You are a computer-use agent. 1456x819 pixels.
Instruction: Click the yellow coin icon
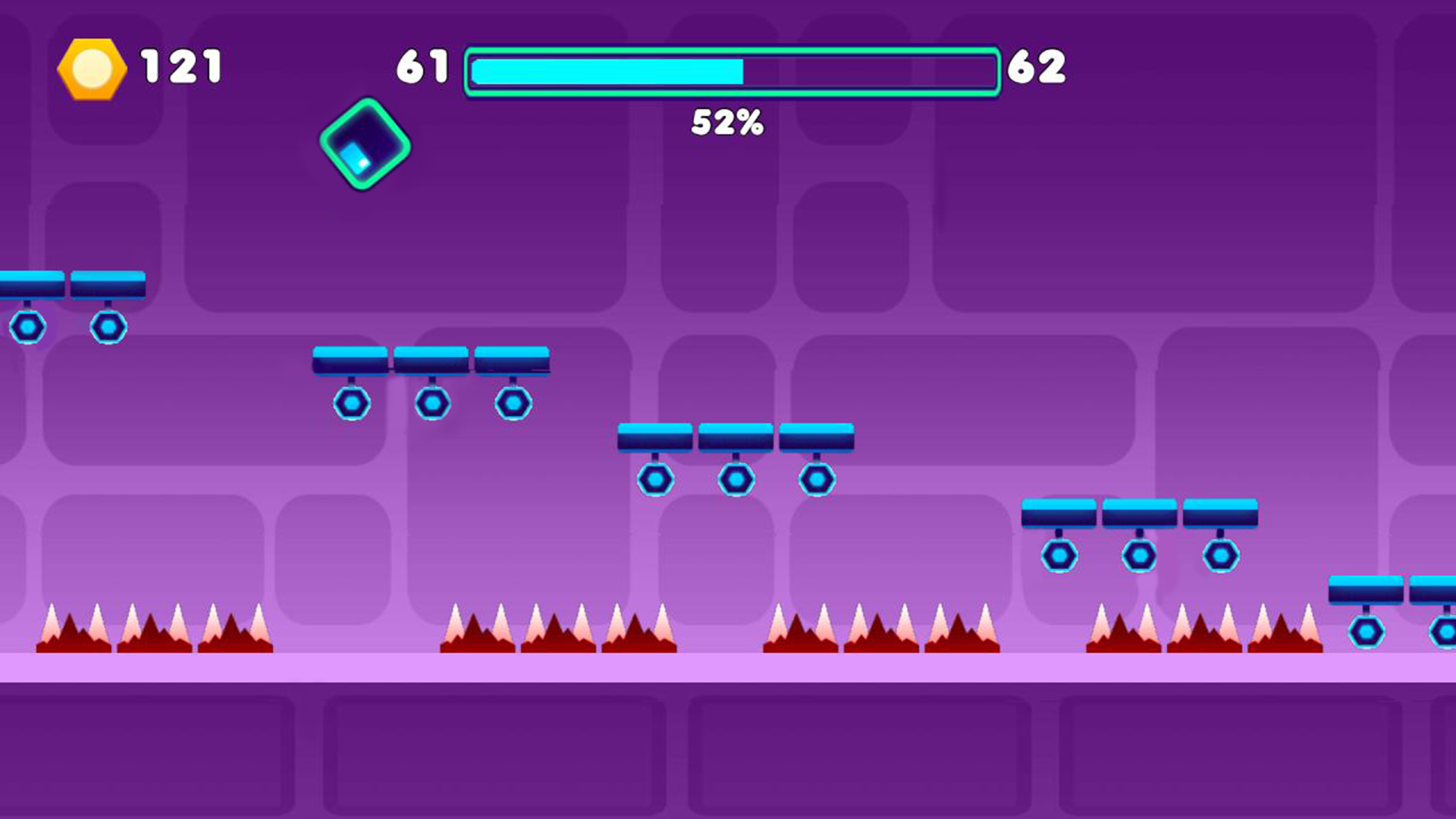tap(91, 68)
